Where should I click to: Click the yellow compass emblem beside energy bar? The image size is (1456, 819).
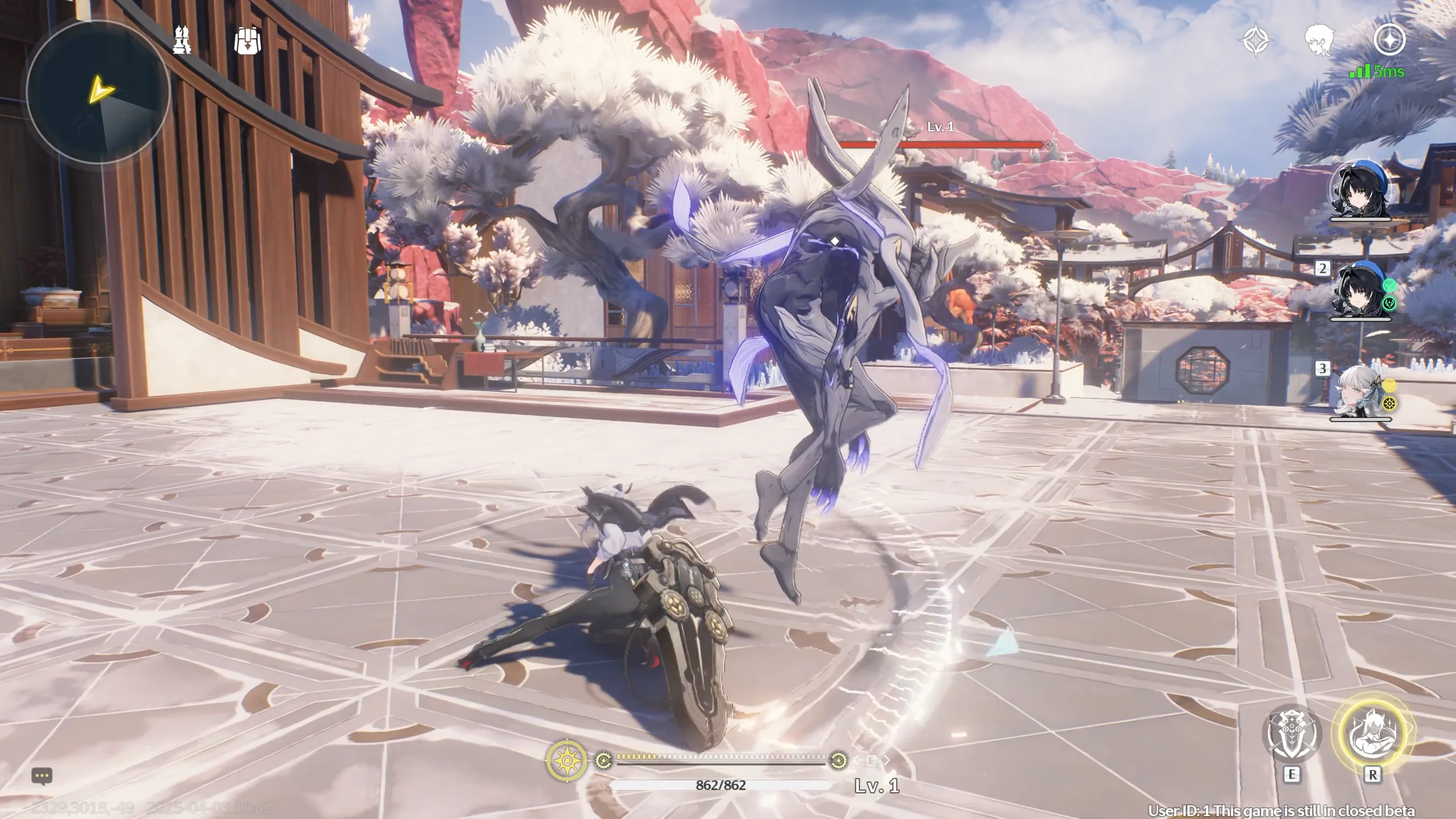pos(566,760)
